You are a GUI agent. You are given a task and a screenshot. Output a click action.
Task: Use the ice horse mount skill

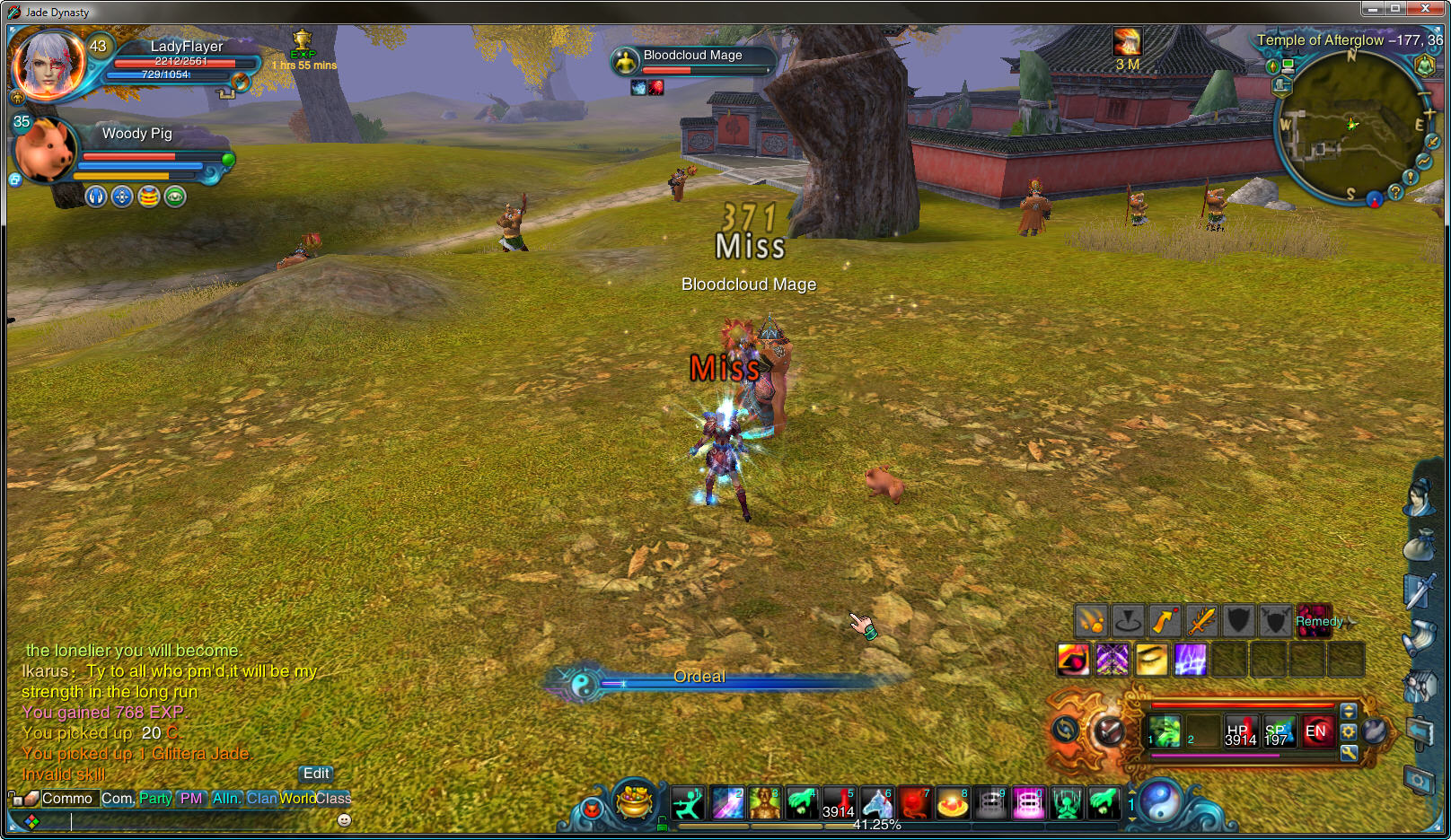(877, 803)
